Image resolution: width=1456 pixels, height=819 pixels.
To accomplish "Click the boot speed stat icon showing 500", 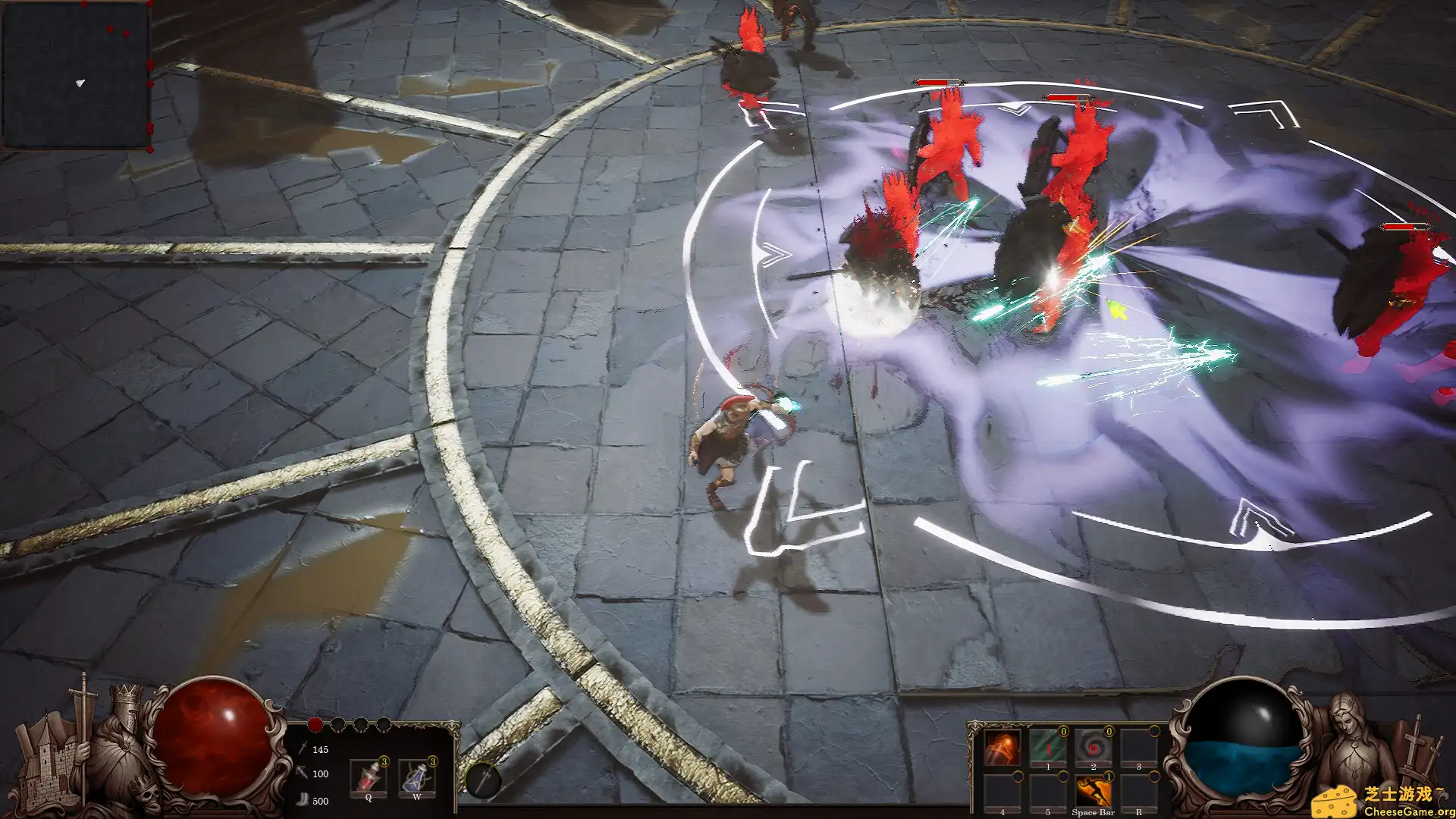I will point(303,799).
